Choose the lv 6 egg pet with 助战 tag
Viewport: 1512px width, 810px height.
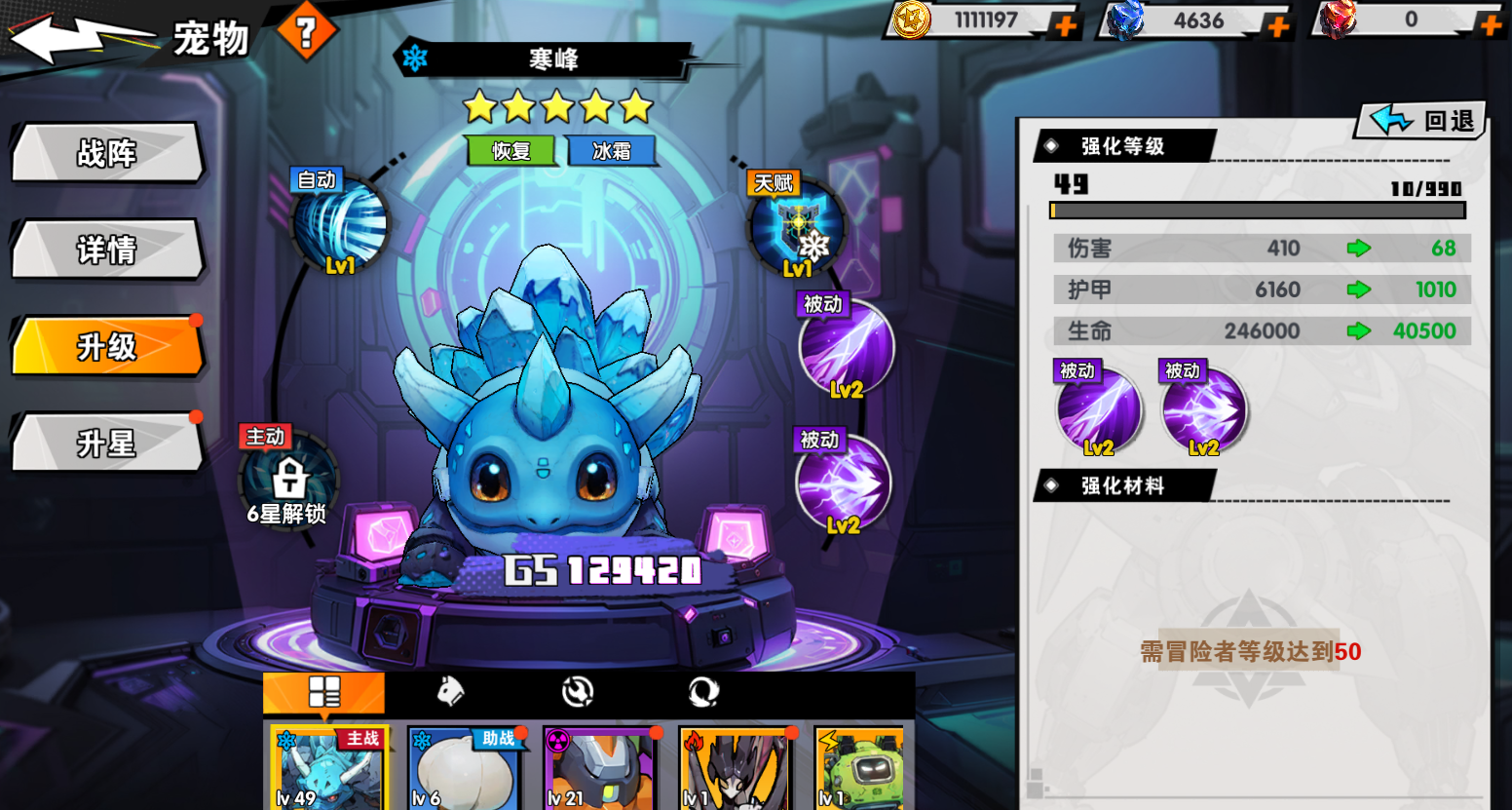coord(464,769)
